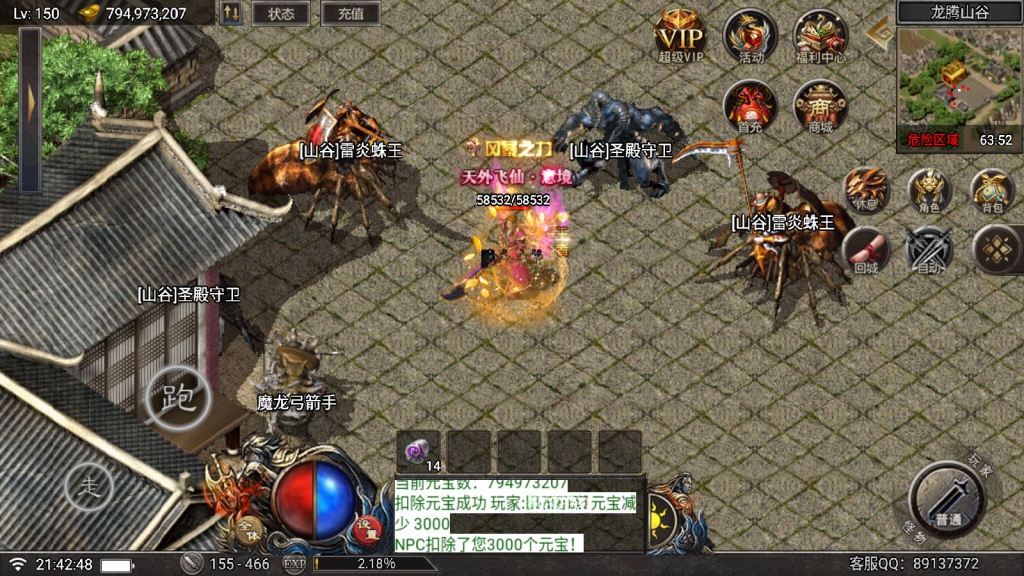
Task: Toggle 自动 auto-combat
Action: [x=930, y=250]
